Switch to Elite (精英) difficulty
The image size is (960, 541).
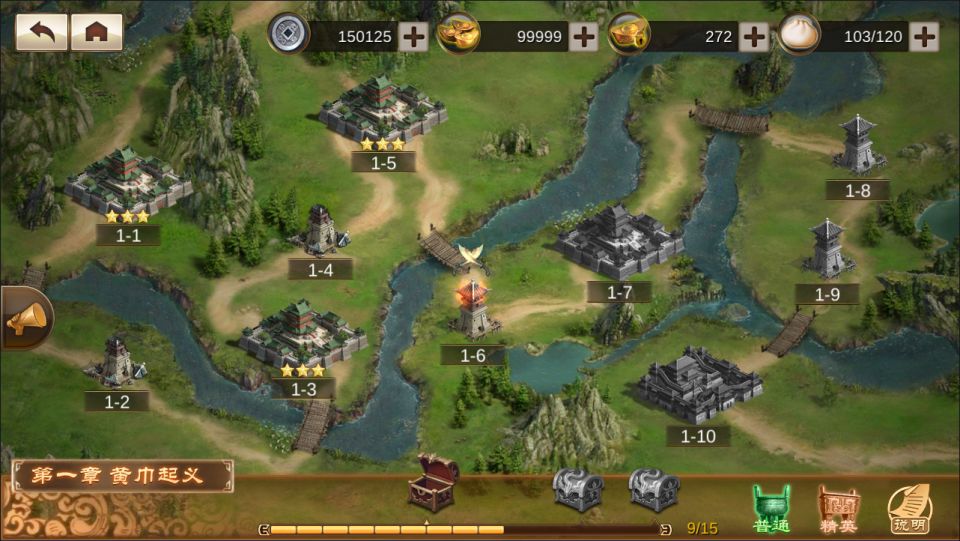click(838, 510)
